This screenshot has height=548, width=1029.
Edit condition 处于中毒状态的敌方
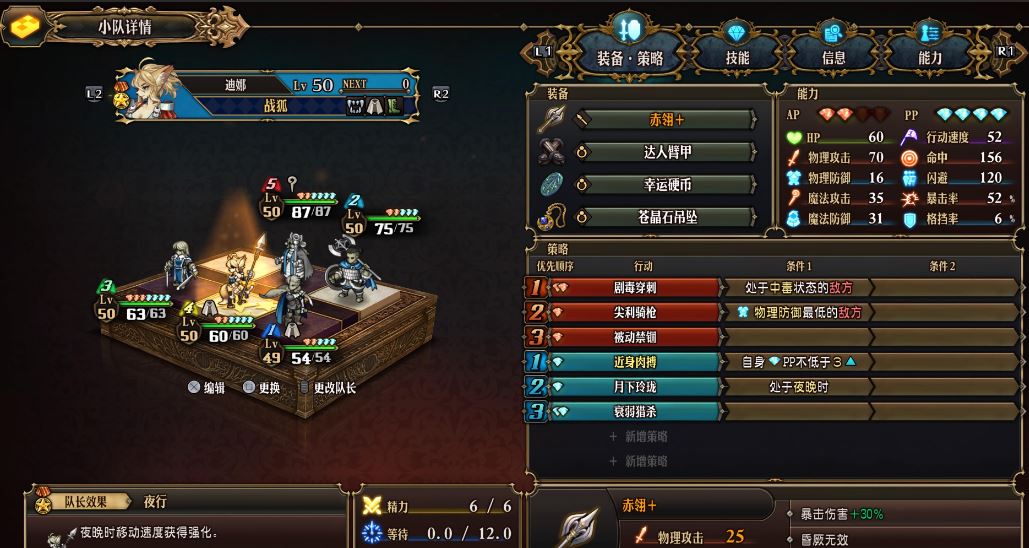(x=797, y=288)
